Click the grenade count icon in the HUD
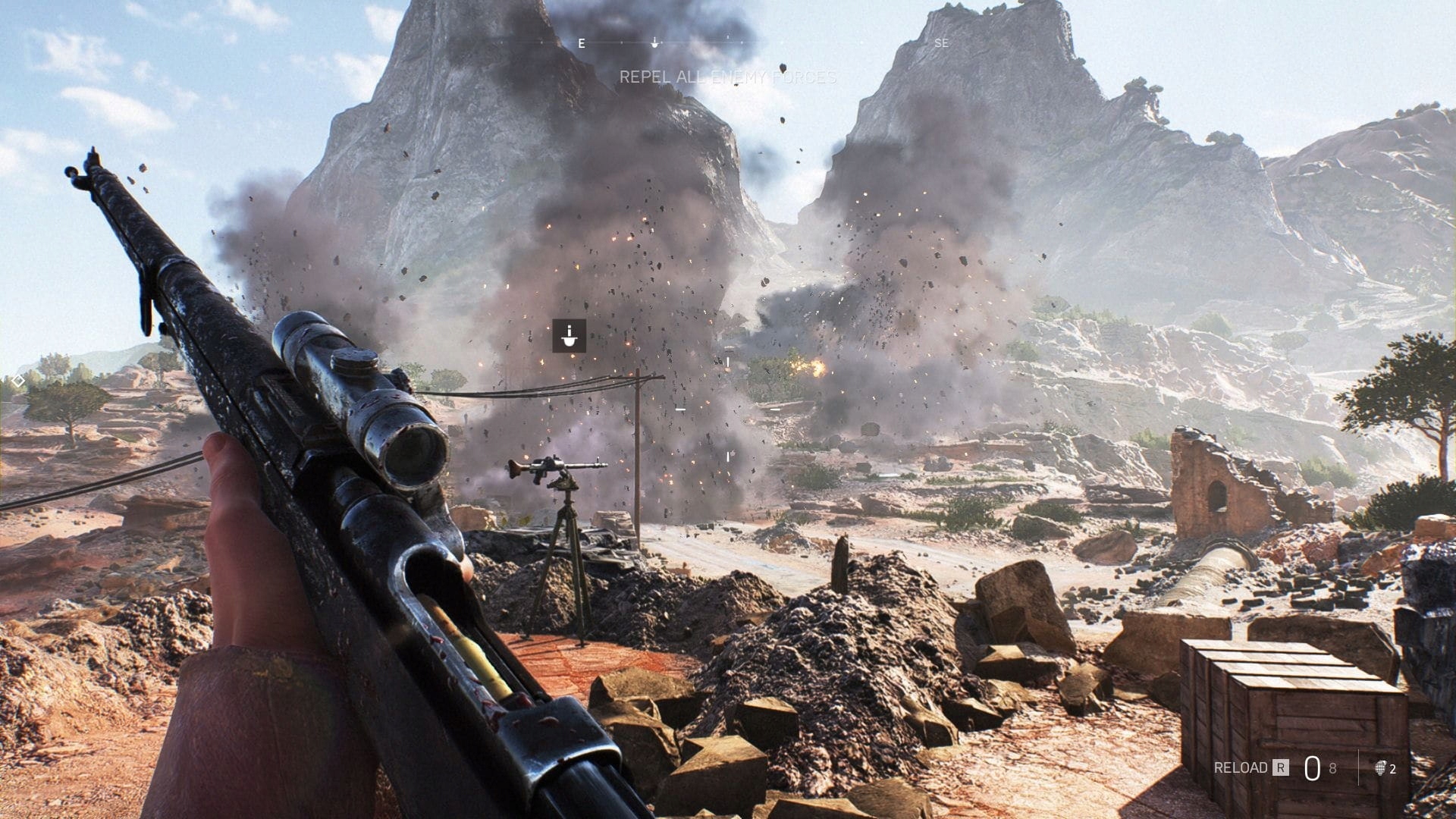 point(1382,768)
